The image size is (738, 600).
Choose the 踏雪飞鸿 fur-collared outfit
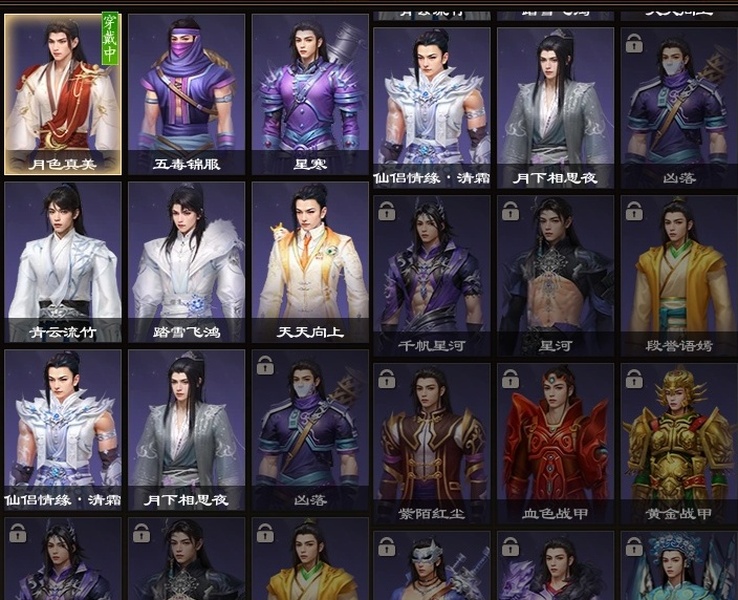[x=186, y=262]
